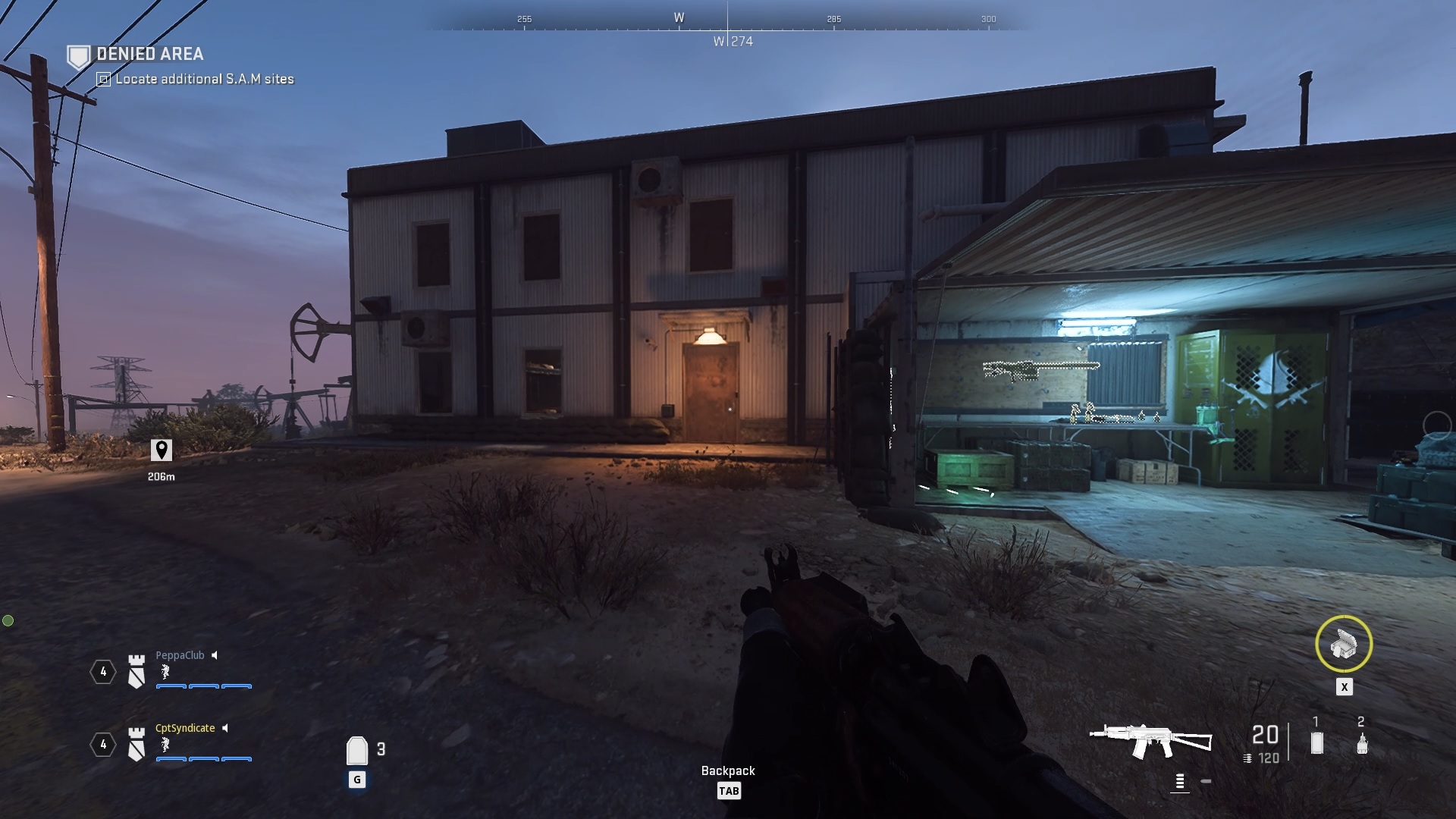Click the 206m waypoint marker icon

click(162, 450)
